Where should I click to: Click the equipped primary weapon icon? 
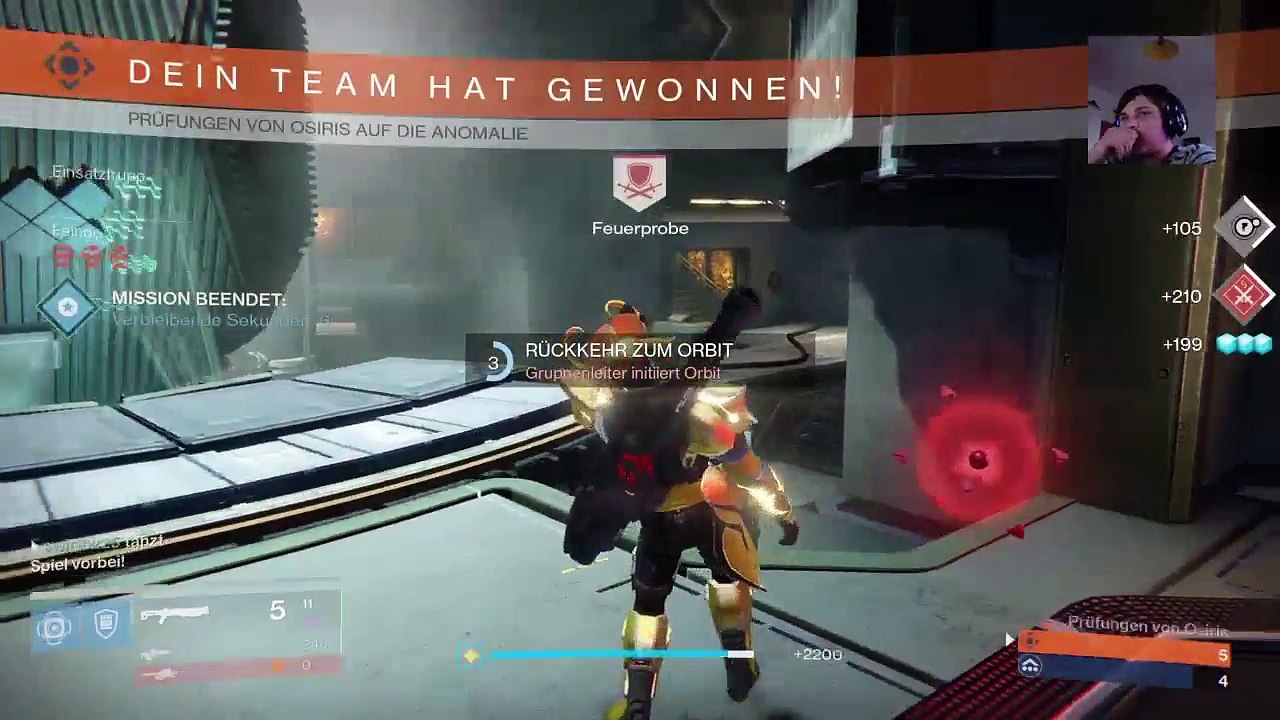174,614
